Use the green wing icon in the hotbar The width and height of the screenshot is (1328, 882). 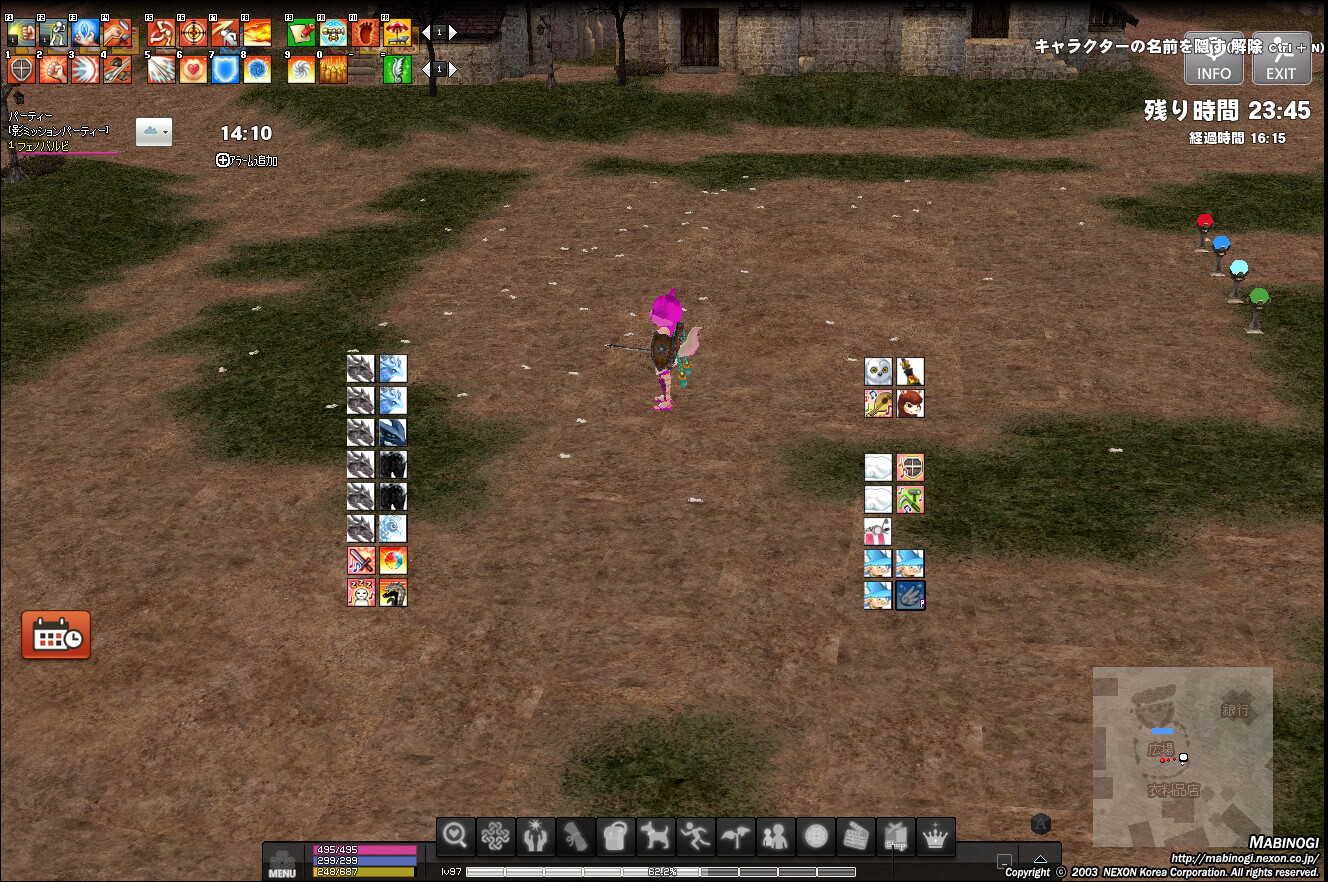tap(397, 70)
